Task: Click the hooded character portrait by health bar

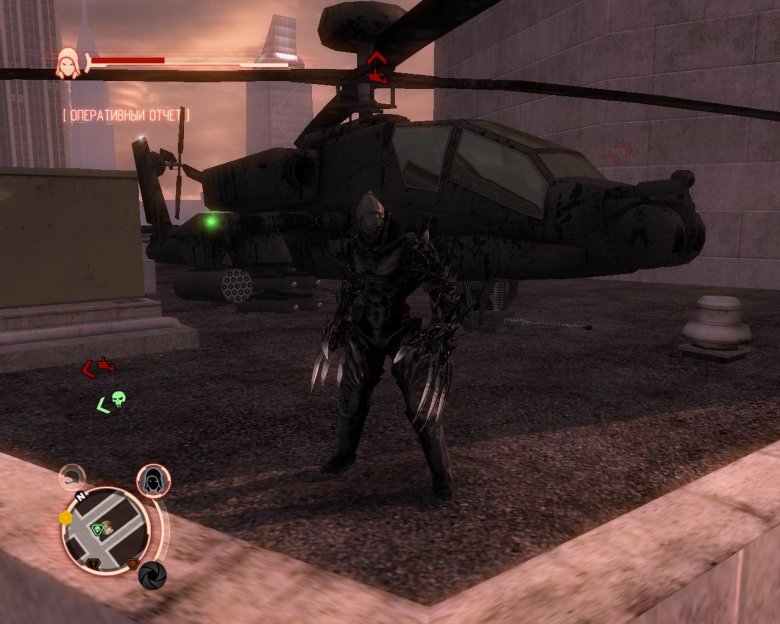Action: point(69,62)
